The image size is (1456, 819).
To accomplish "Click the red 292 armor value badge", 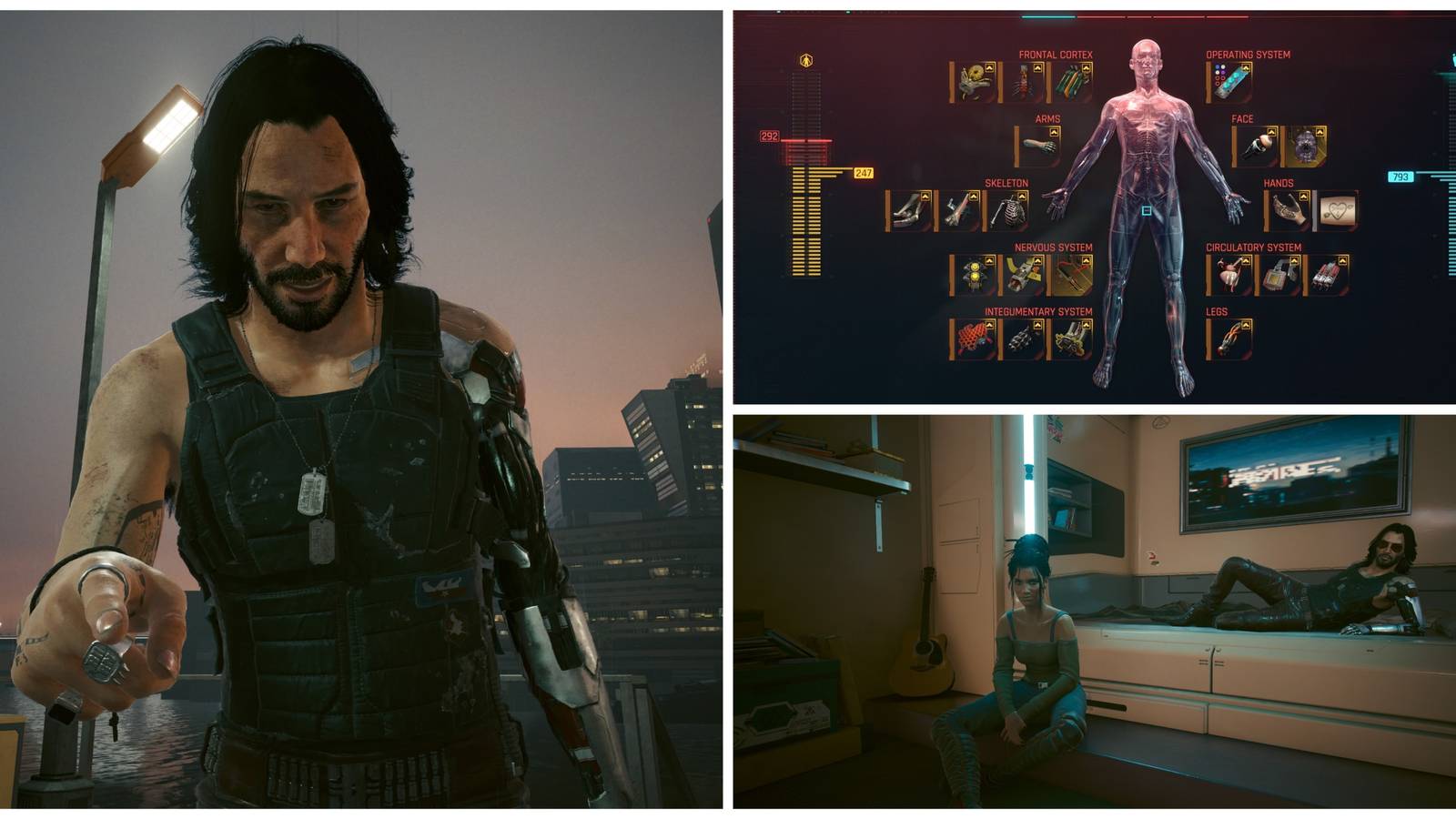I will (x=768, y=135).
